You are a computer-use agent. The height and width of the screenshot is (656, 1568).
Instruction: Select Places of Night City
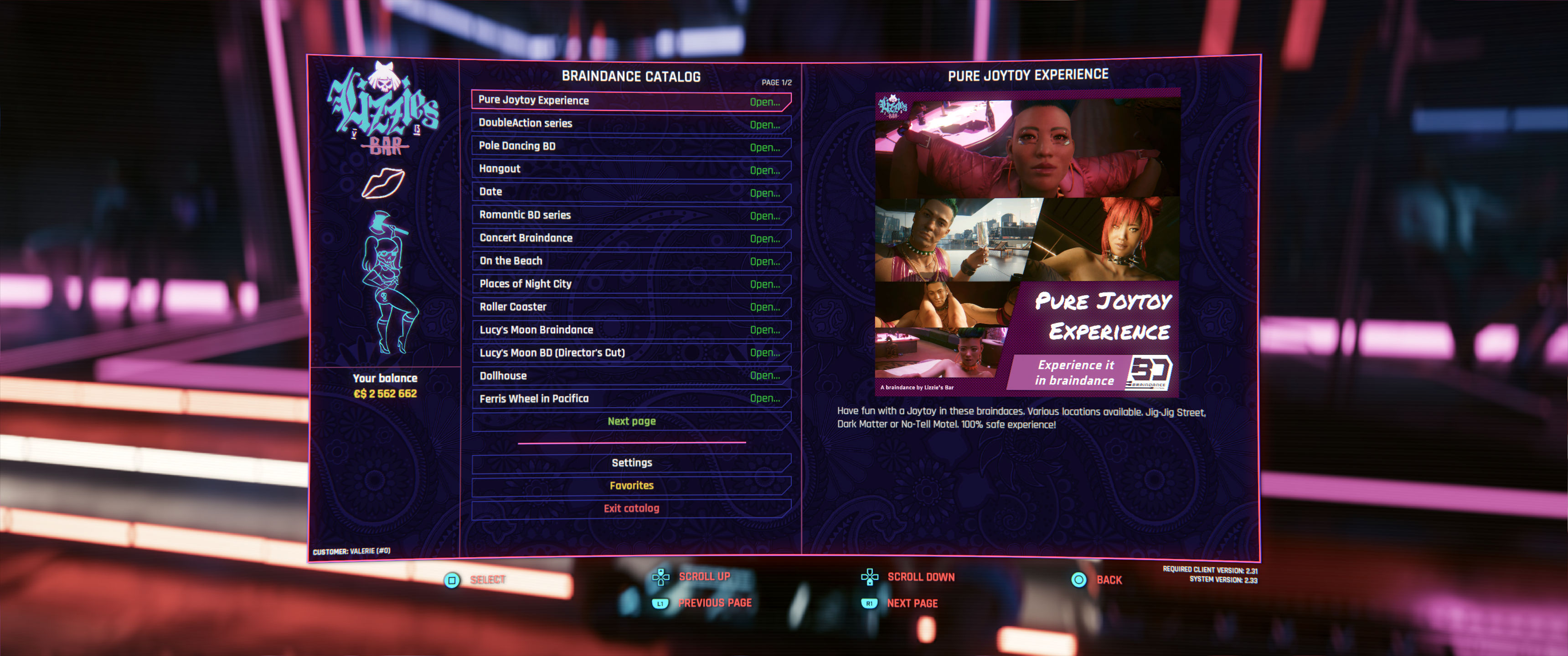[x=630, y=283]
